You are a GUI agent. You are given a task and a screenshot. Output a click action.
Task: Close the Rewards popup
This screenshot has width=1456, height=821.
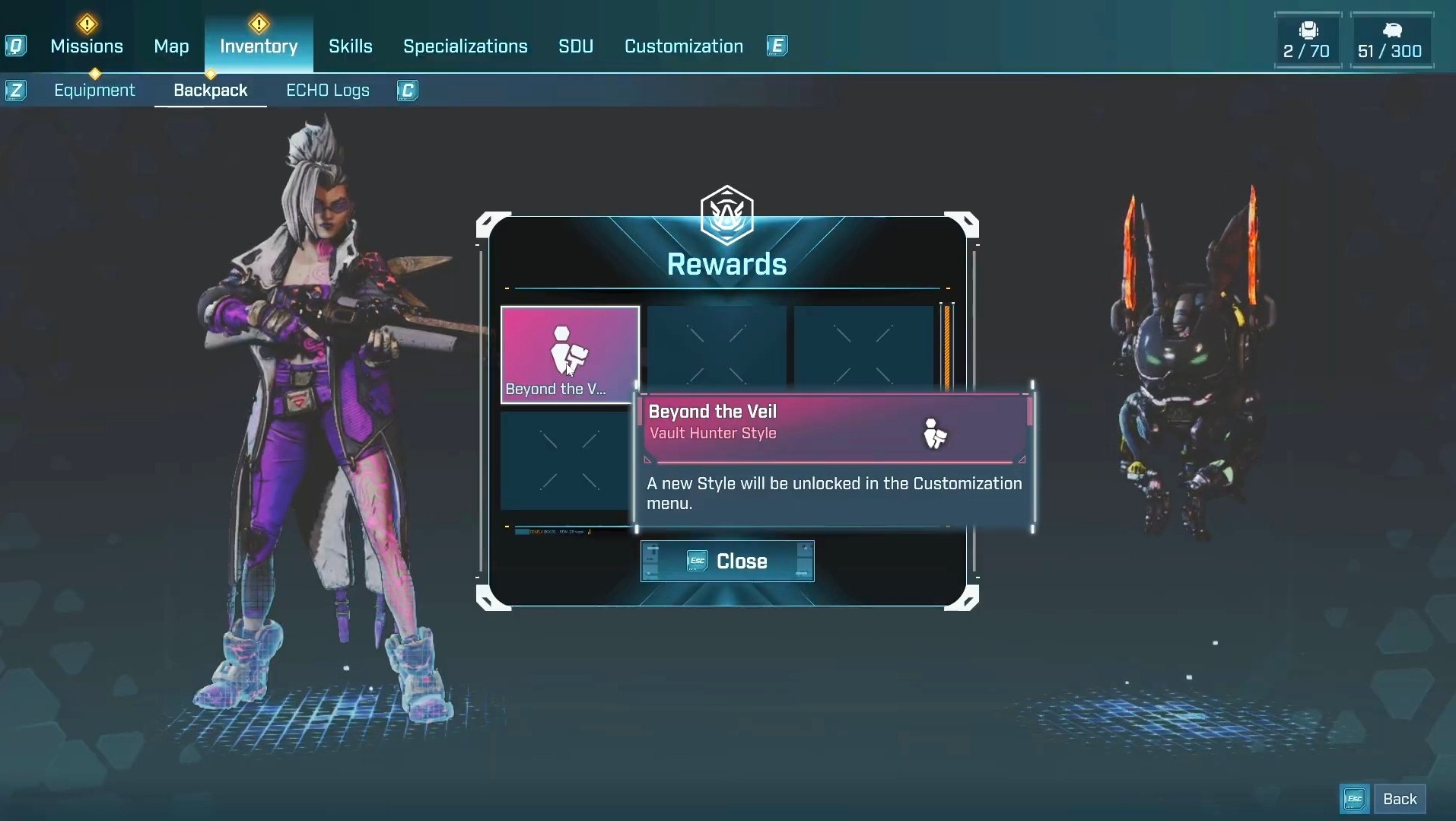(x=727, y=562)
